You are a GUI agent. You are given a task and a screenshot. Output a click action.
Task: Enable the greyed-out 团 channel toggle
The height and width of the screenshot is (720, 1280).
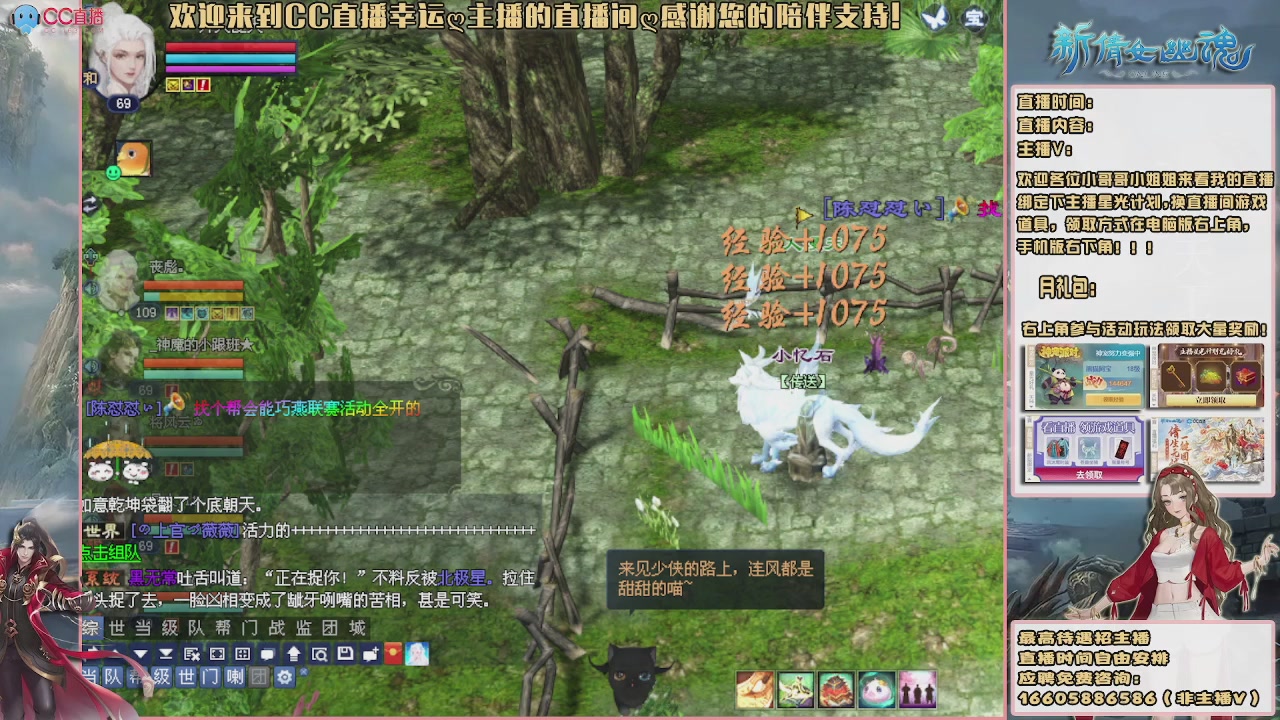click(x=260, y=676)
